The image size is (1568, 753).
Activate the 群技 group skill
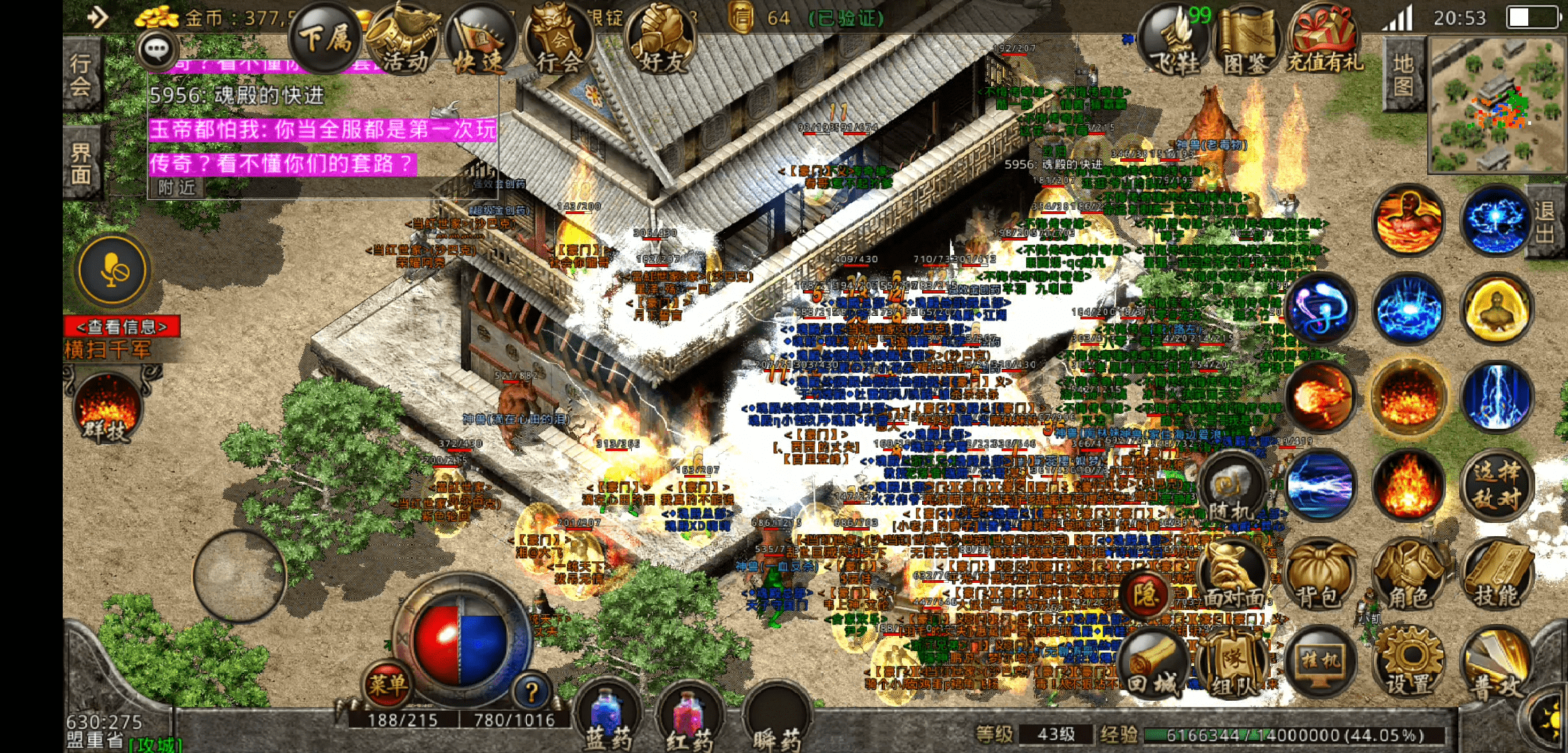tap(107, 408)
